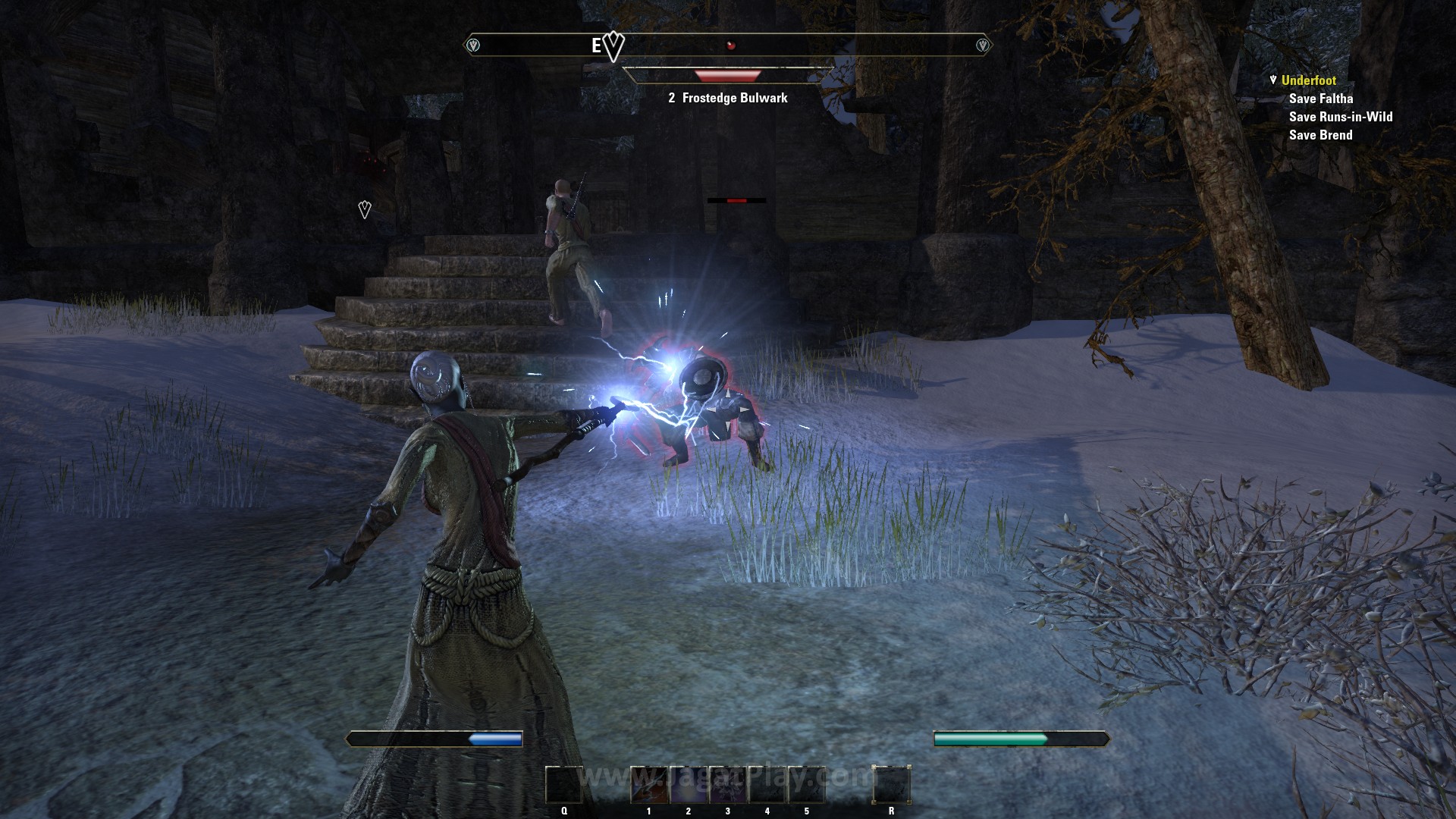Activate the lightning bolt ability in slot 1
Viewport: 1456px width, 819px height.
click(649, 785)
